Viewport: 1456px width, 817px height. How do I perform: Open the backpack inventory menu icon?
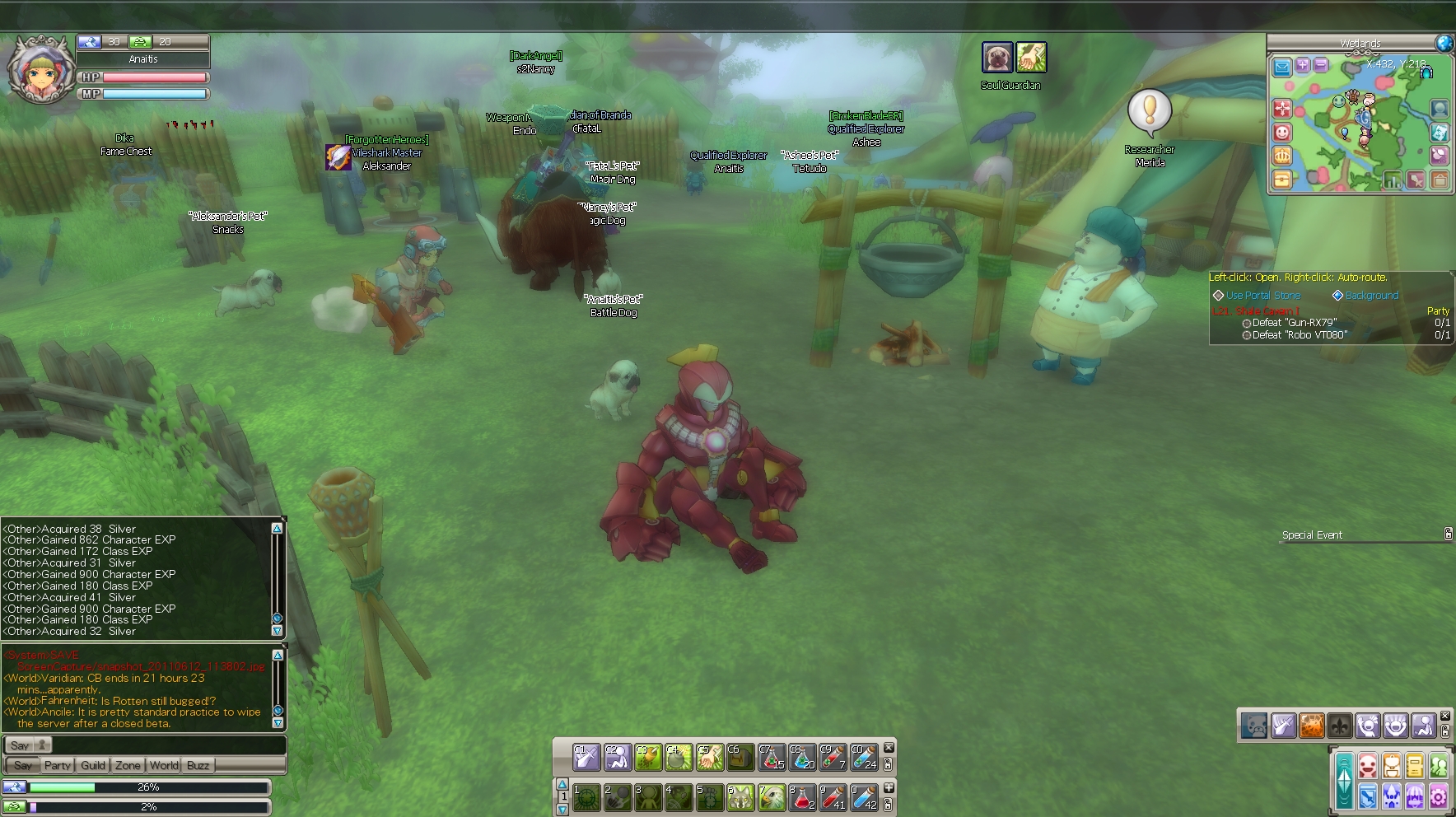[1391, 767]
